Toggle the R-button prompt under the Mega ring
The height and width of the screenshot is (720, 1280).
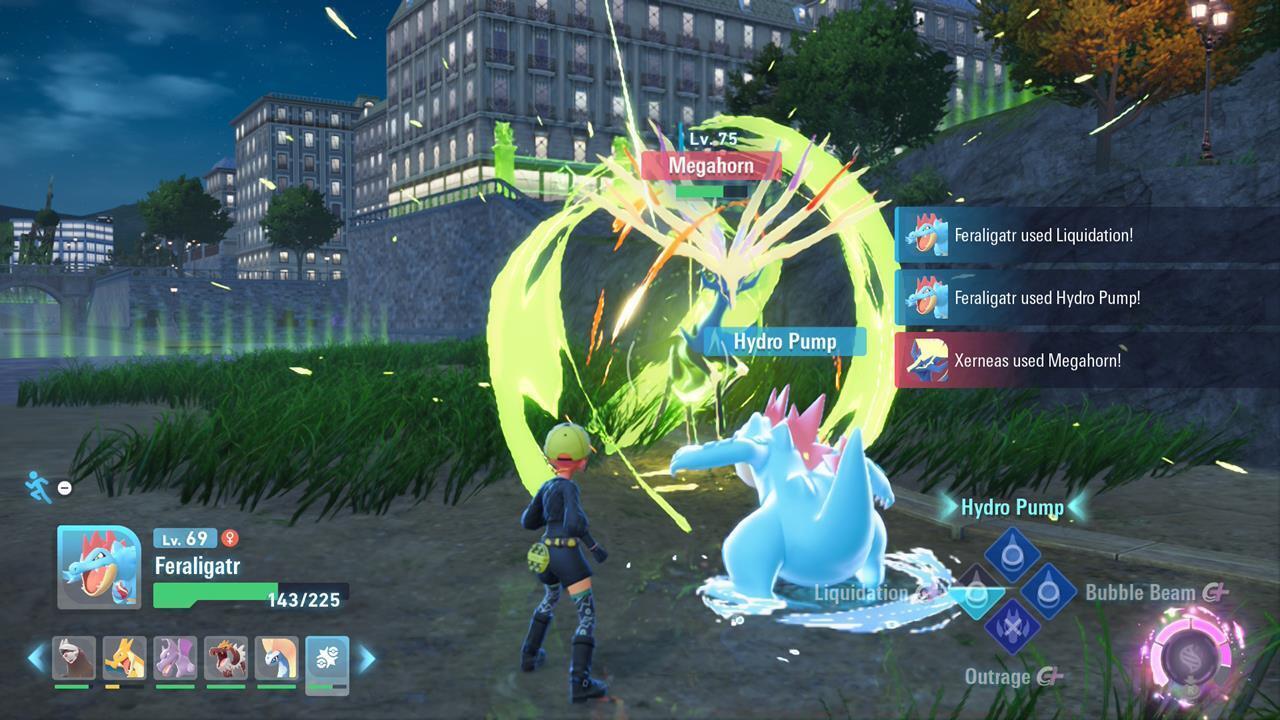tap(1192, 691)
